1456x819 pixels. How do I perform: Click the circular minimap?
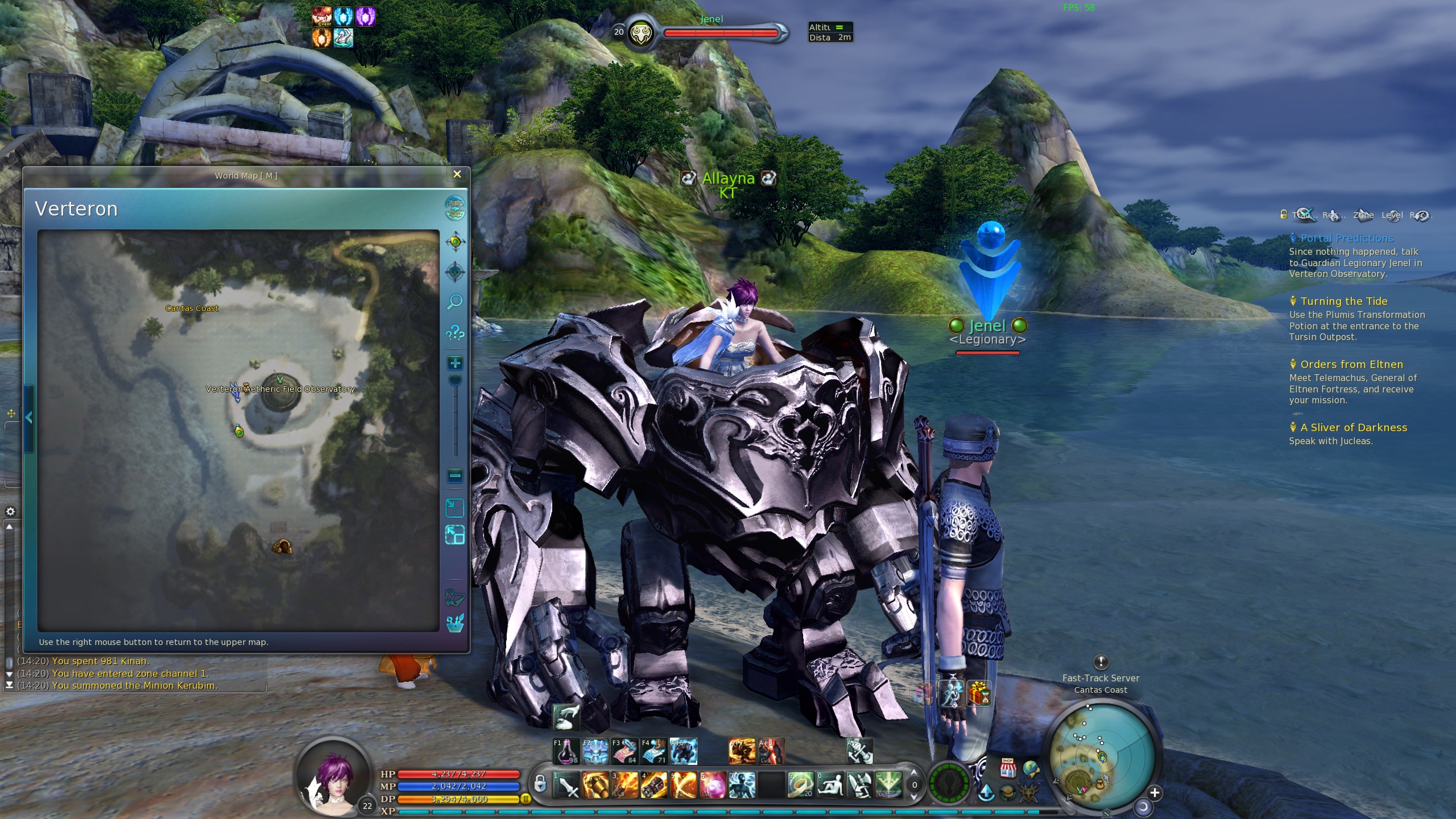(1101, 756)
